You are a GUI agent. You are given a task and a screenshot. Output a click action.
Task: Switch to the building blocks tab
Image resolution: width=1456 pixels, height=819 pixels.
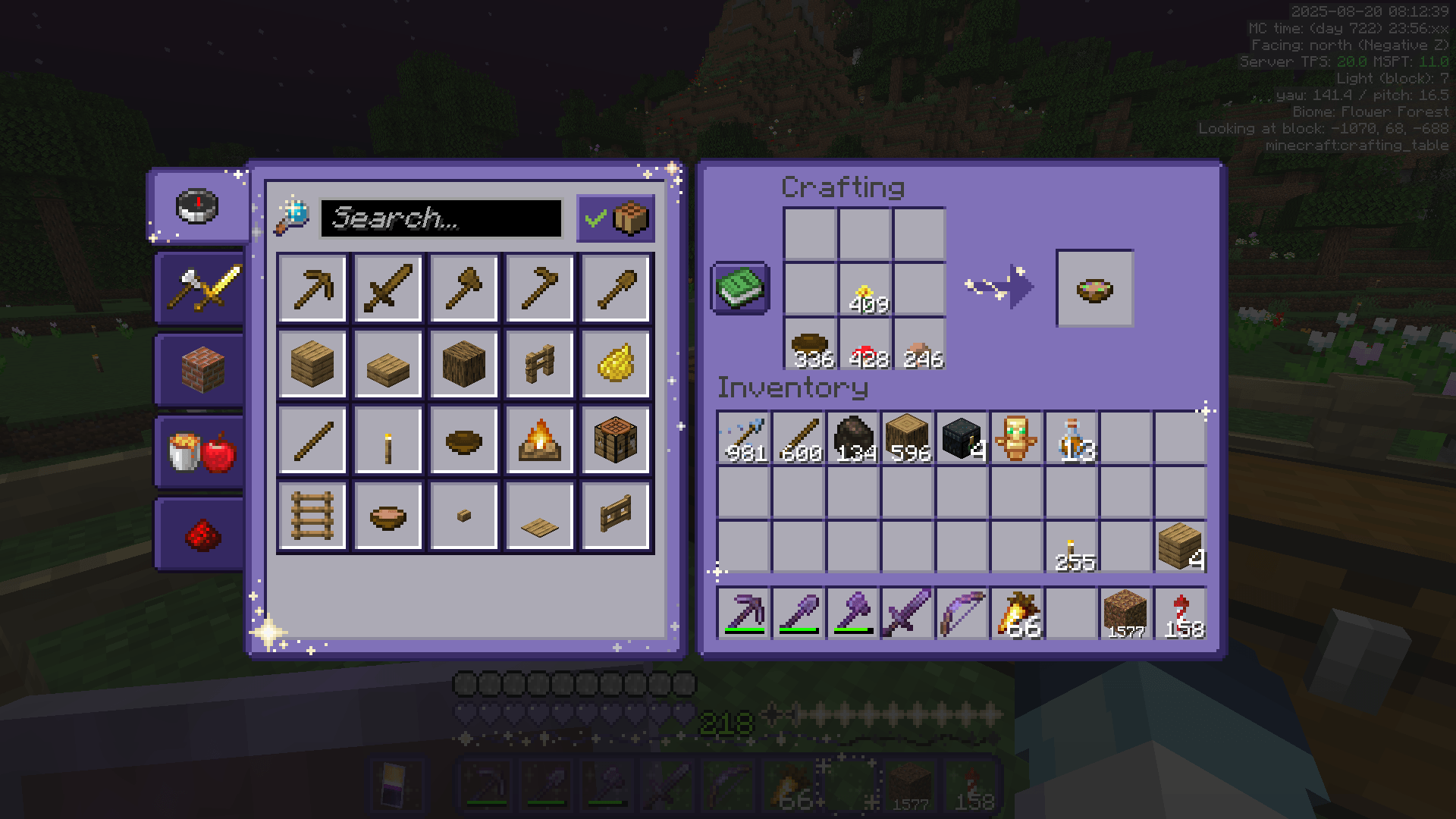[197, 369]
